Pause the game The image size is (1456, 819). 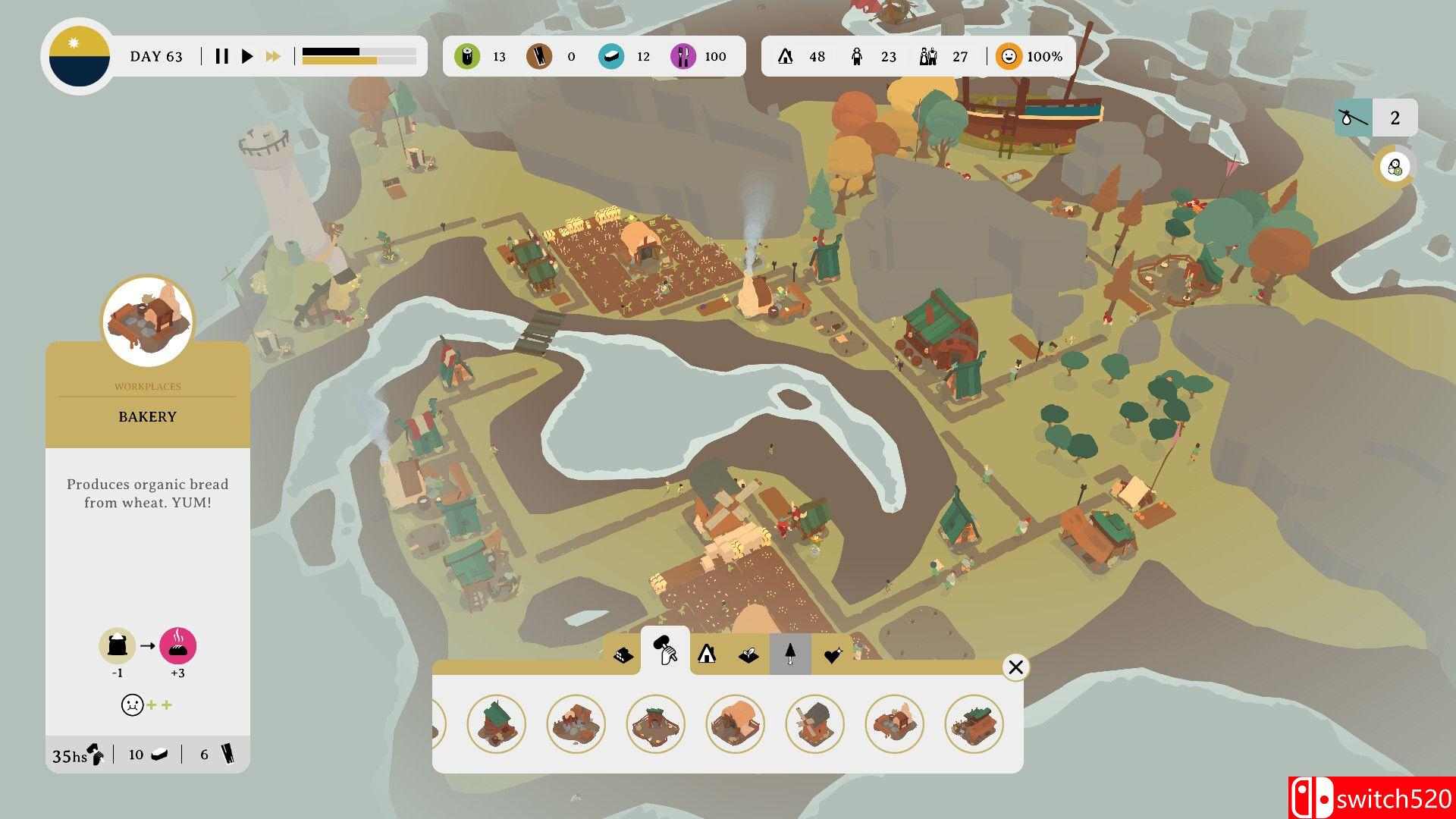click(221, 56)
